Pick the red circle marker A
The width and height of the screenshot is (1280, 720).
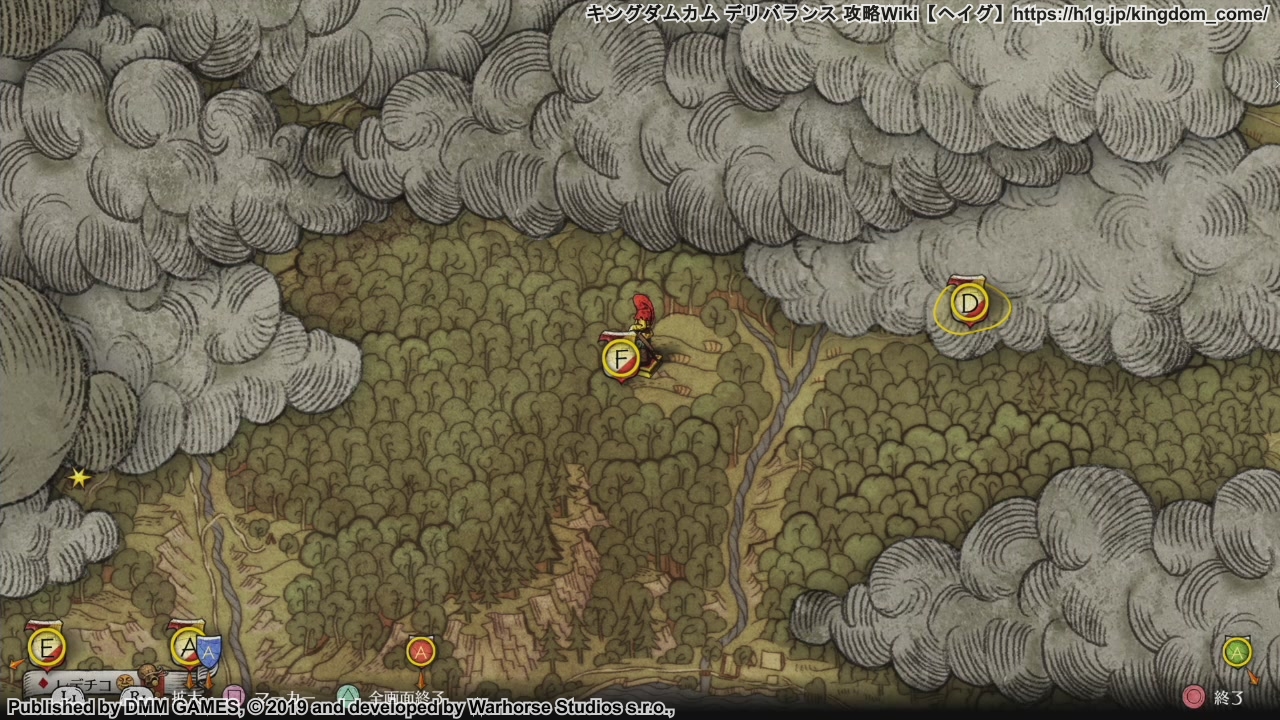click(x=421, y=652)
